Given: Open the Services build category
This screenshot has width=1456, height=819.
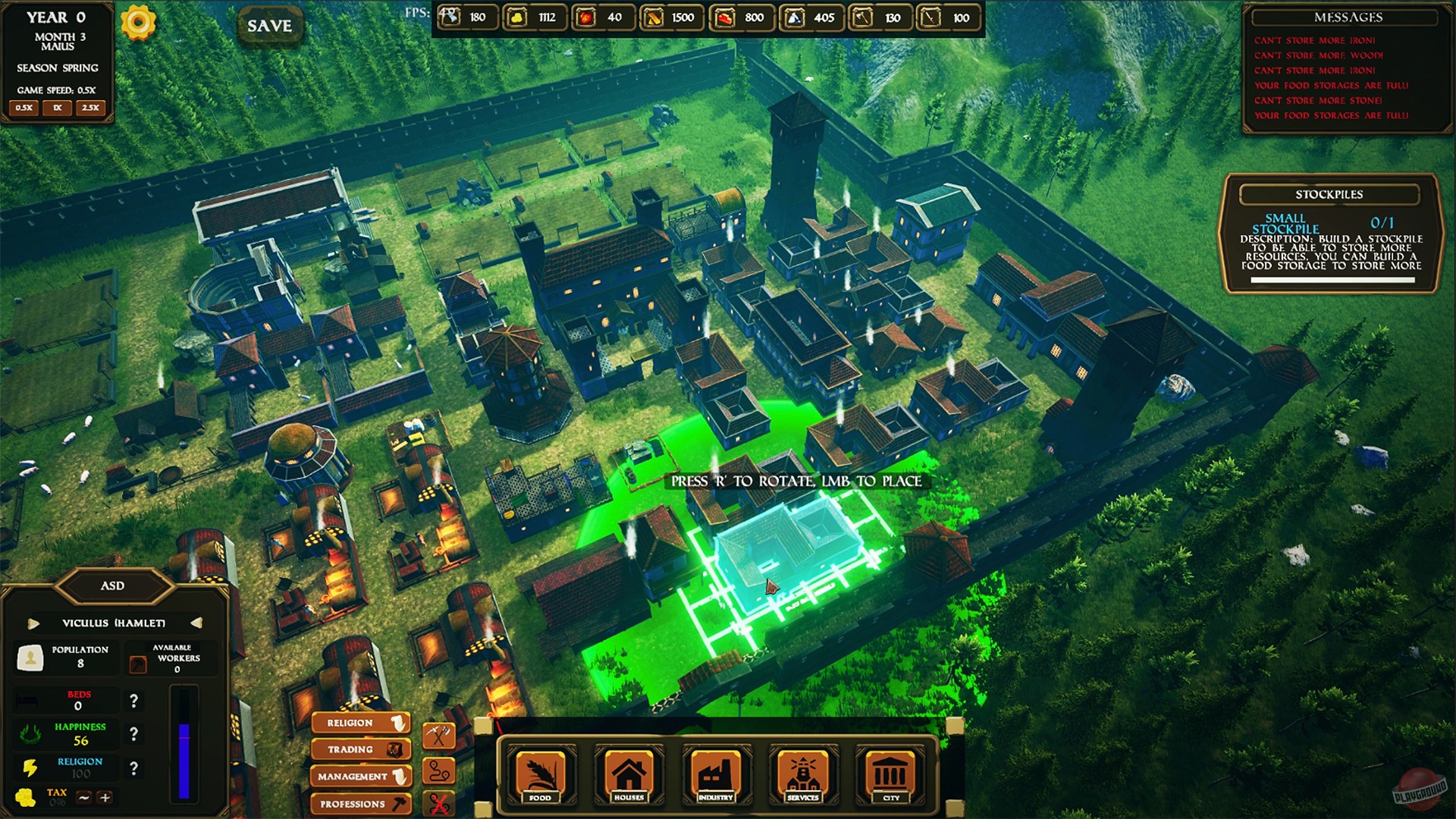Looking at the screenshot, I should pyautogui.click(x=802, y=775).
